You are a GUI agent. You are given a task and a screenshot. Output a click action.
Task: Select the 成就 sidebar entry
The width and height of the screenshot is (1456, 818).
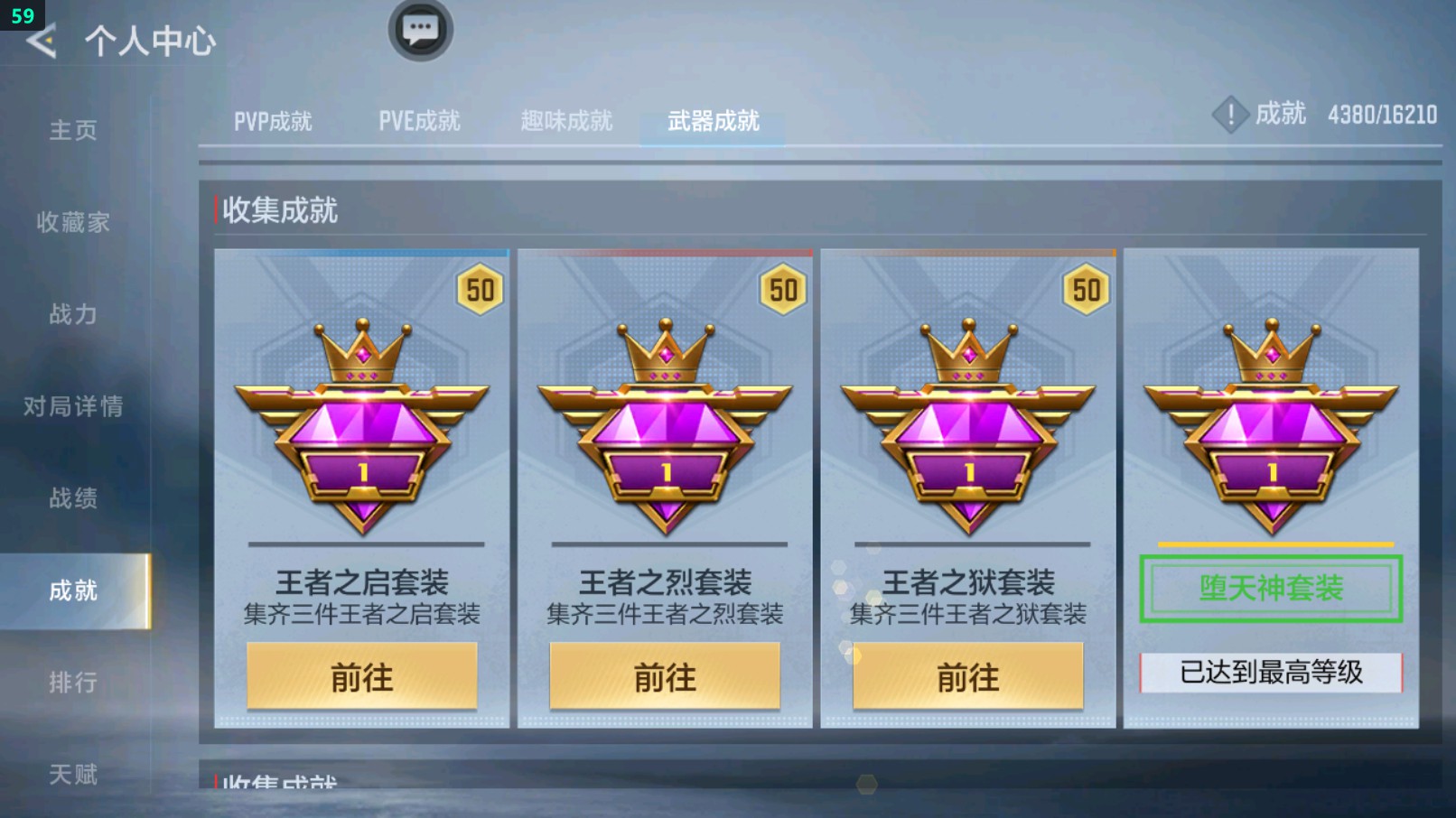point(72,591)
